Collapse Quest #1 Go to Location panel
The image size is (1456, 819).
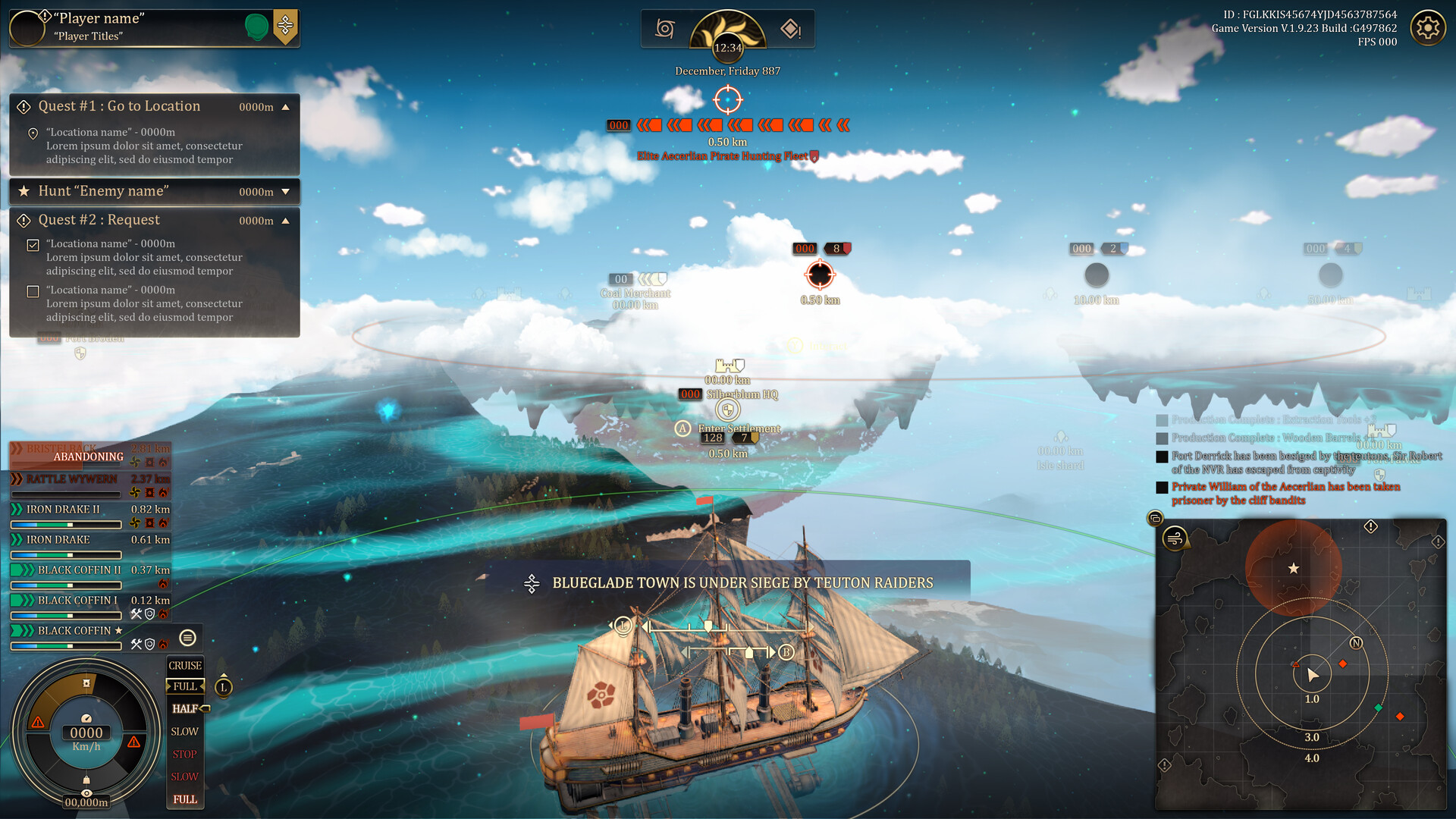tap(287, 106)
